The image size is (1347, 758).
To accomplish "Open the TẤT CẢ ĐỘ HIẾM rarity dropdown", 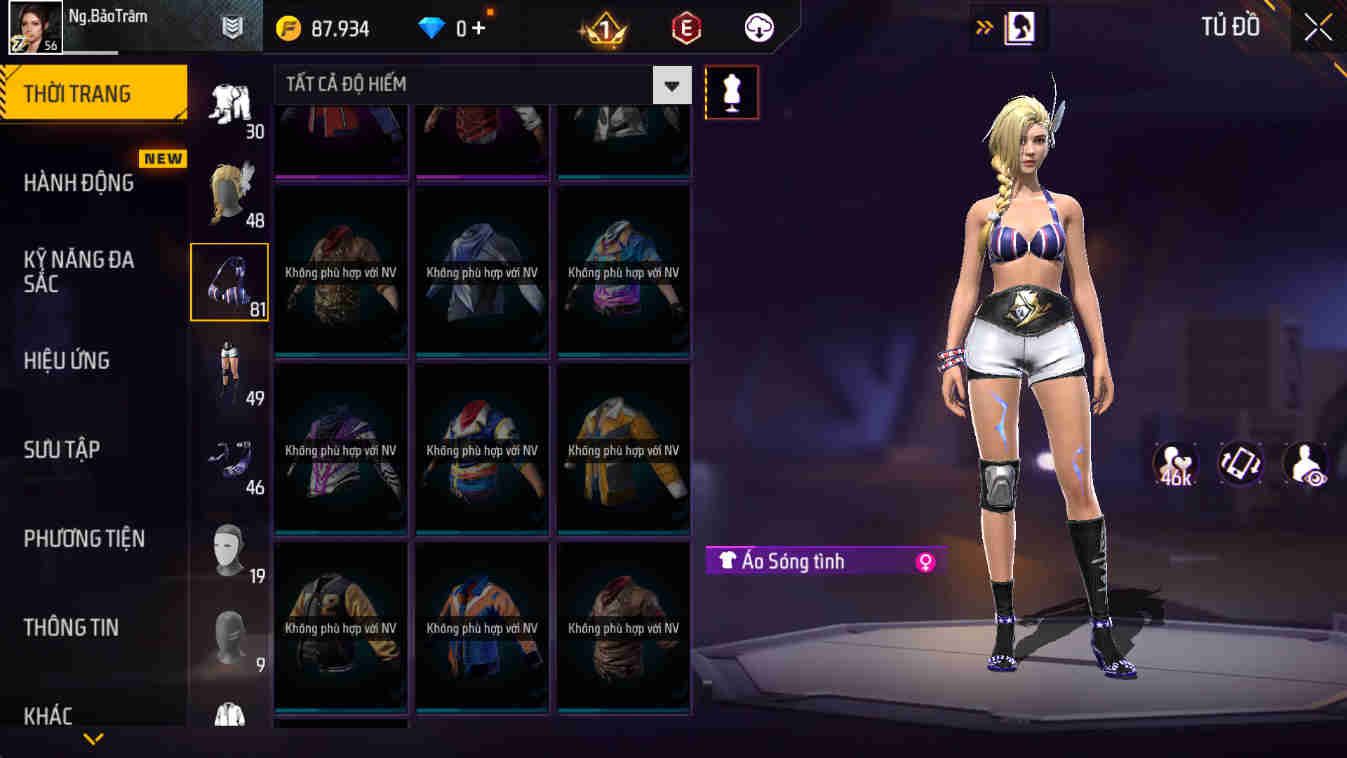I will click(672, 84).
